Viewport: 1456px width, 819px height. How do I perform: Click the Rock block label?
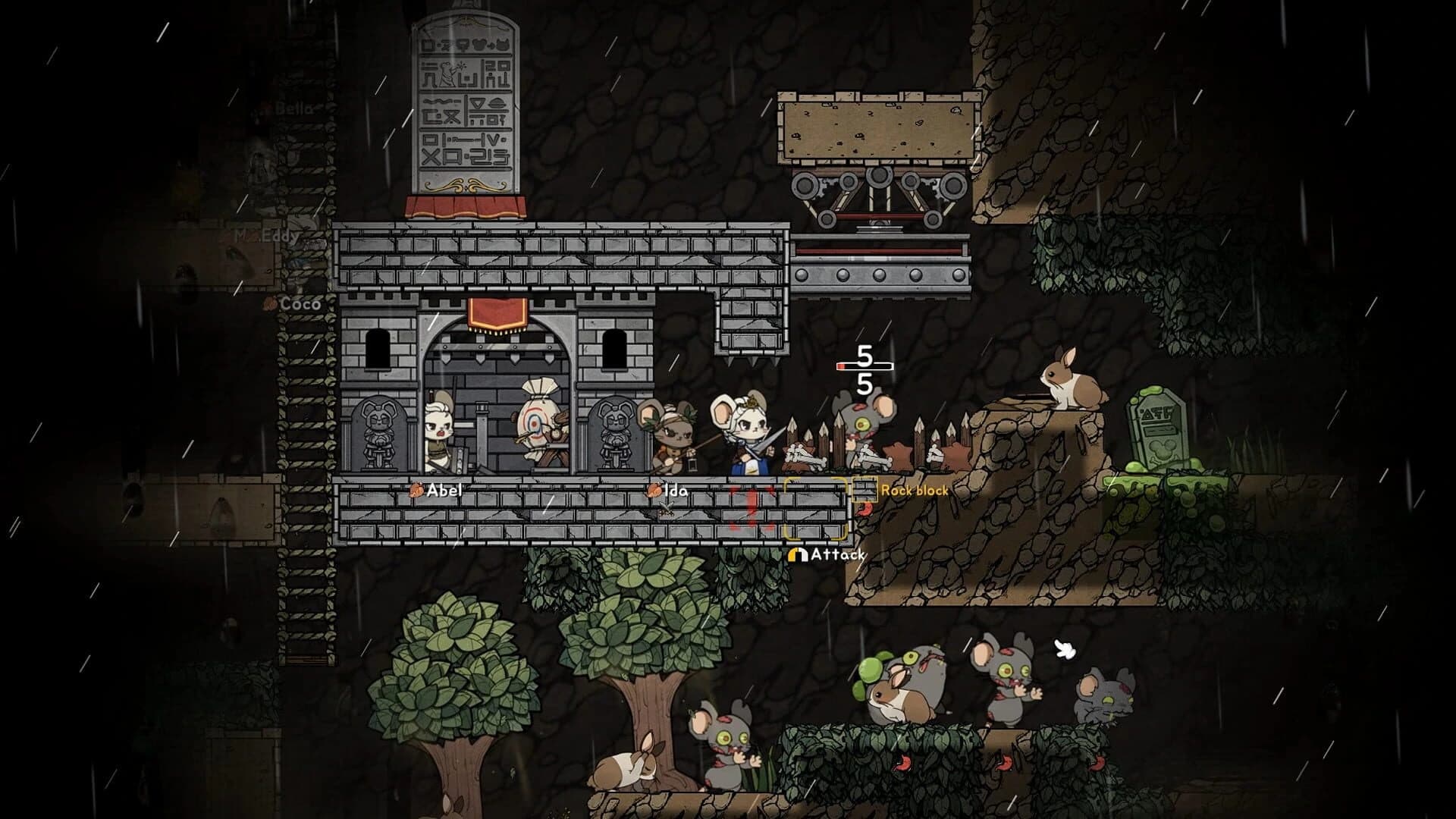915,490
